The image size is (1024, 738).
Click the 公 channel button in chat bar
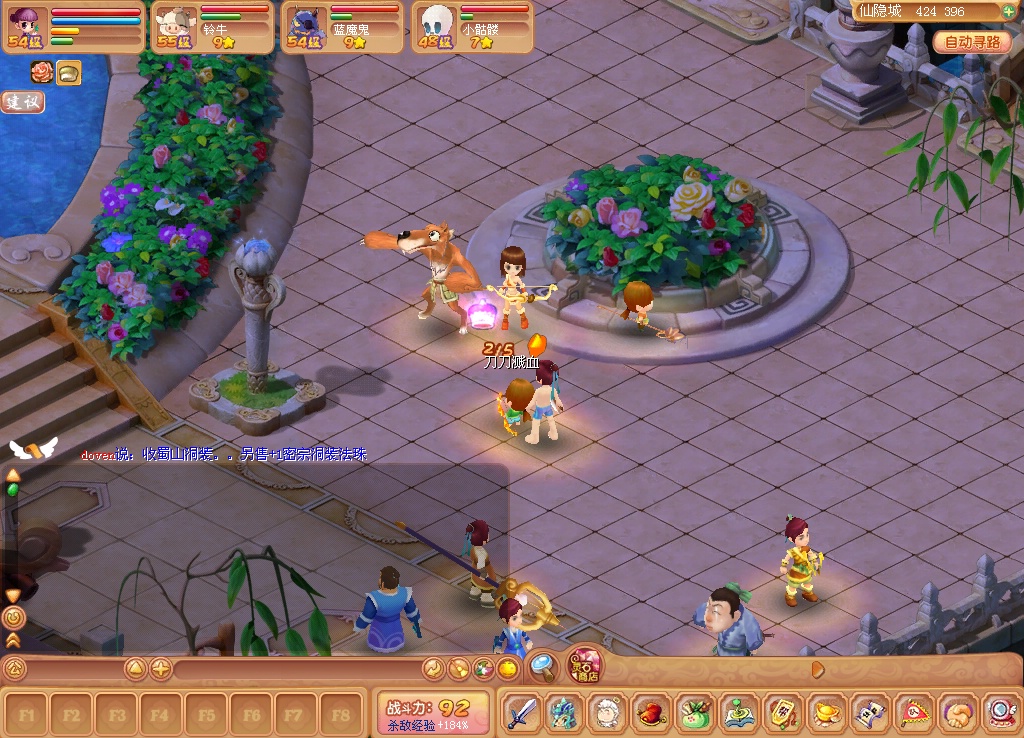[x=14, y=669]
